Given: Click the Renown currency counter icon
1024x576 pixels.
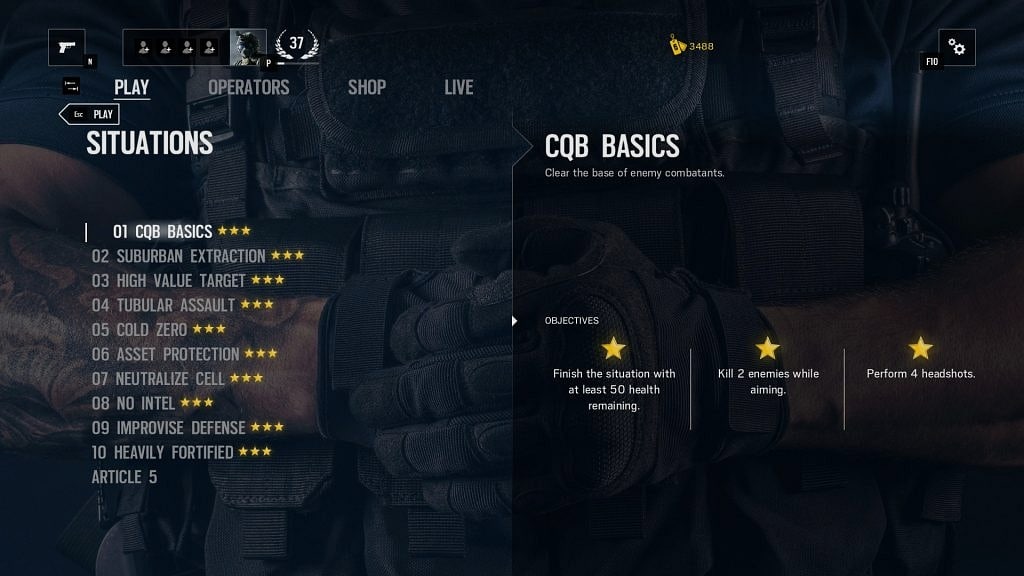Looking at the screenshot, I should (x=677, y=46).
